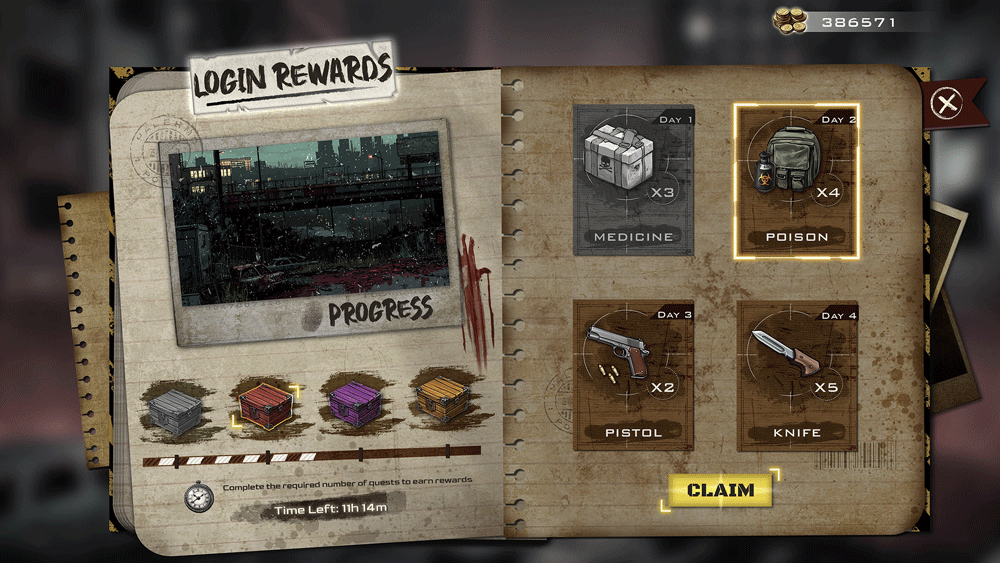
Task: Pick the Day 3 Pistol reward card
Action: (633, 376)
